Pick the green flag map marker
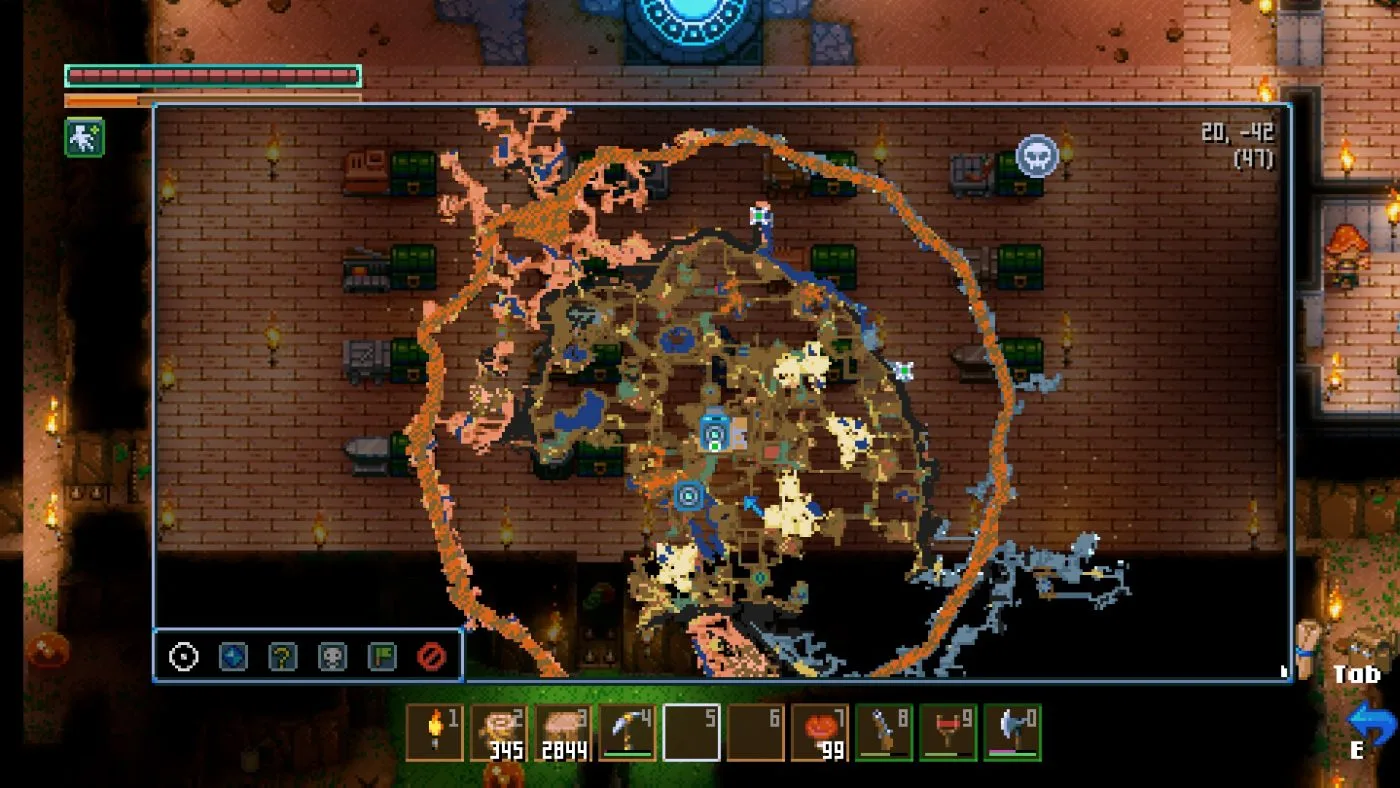 coord(382,657)
